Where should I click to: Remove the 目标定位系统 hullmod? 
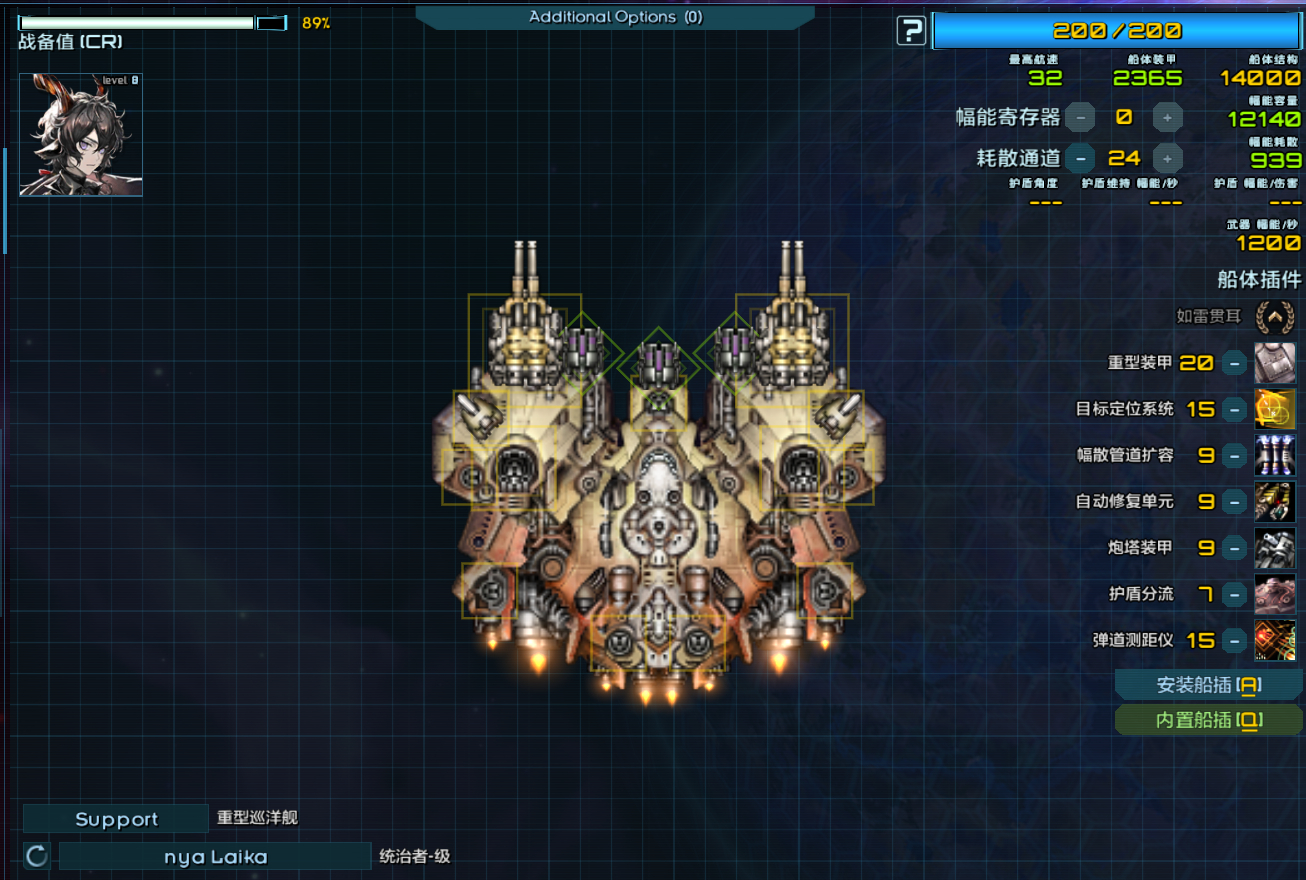[x=1237, y=408]
